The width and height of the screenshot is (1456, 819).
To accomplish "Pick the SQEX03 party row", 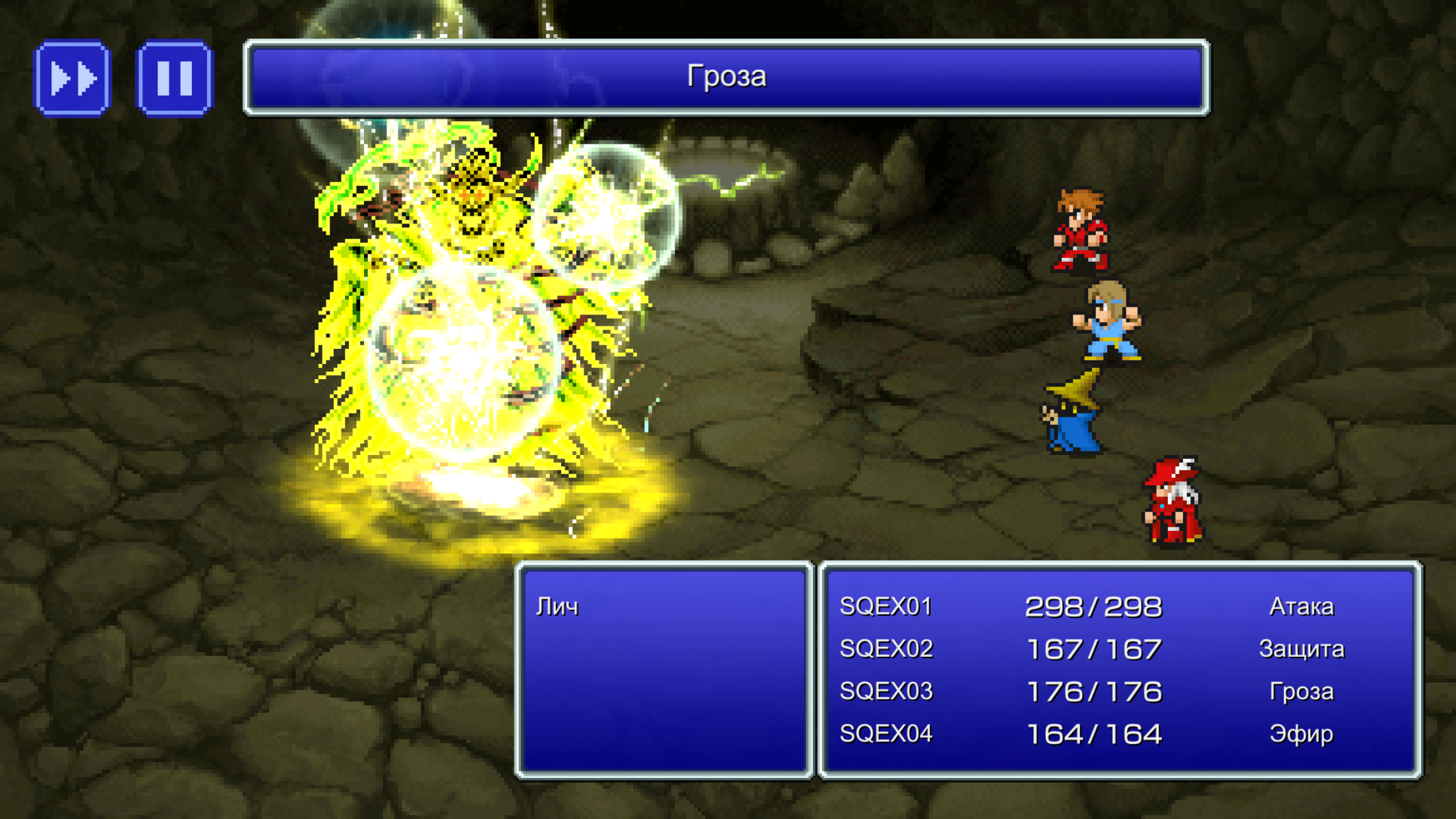I will point(886,692).
